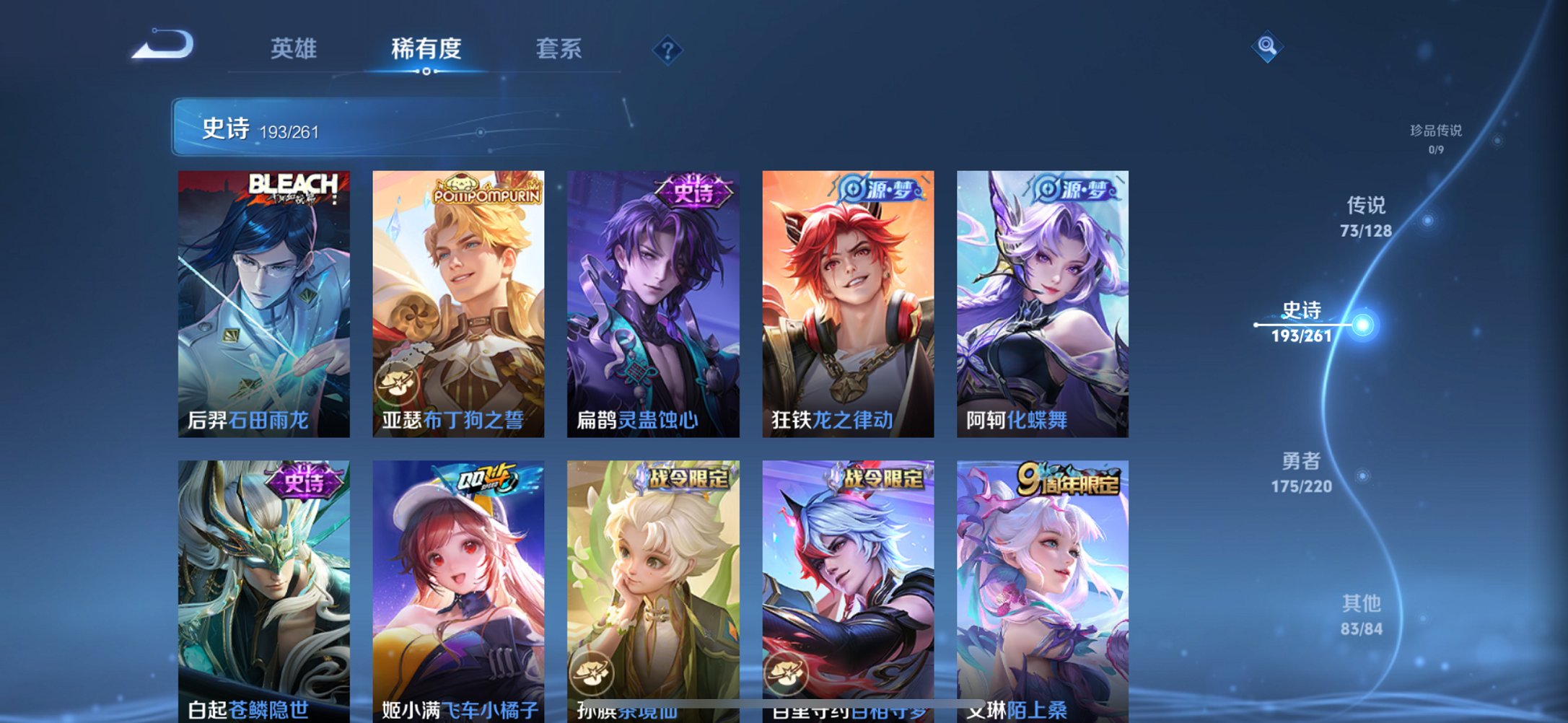This screenshot has height=723, width=1568.
Task: Open the 套系 tab
Action: coord(558,47)
